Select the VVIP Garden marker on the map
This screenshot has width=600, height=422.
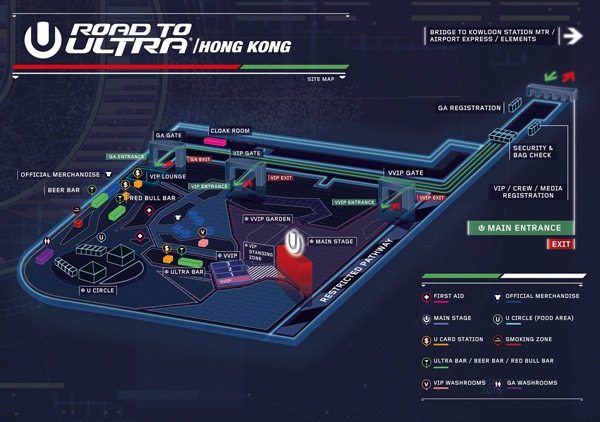[269, 219]
